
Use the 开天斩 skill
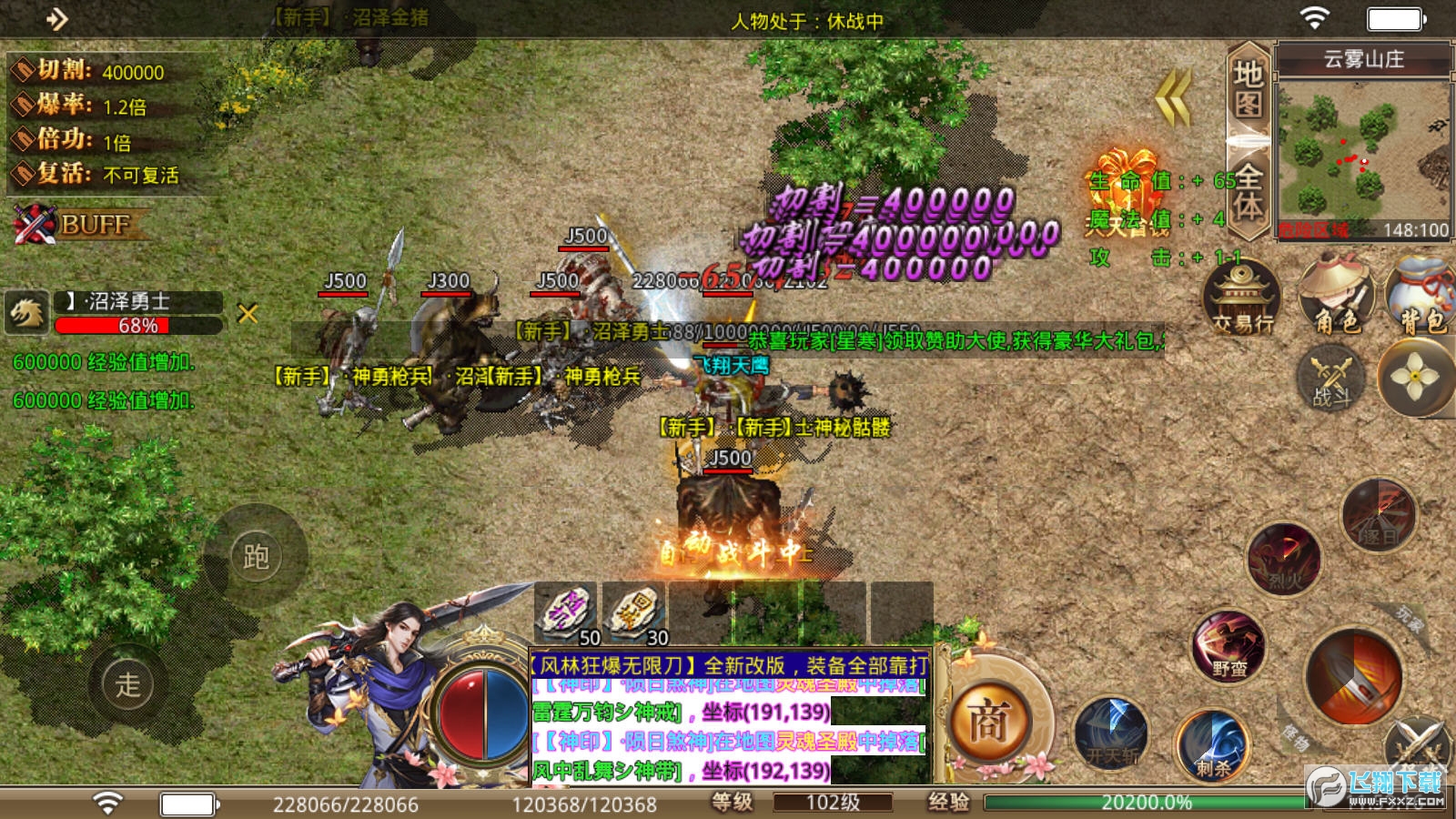coord(1111,735)
